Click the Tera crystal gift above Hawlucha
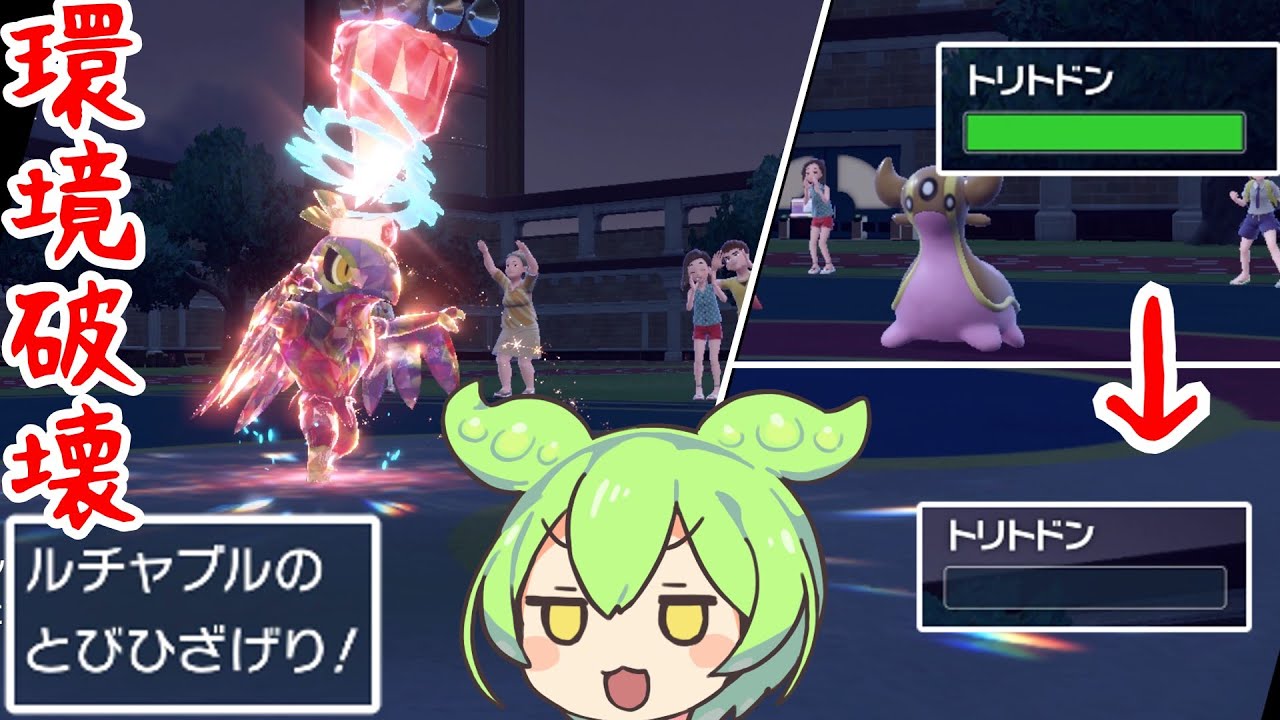 point(390,80)
